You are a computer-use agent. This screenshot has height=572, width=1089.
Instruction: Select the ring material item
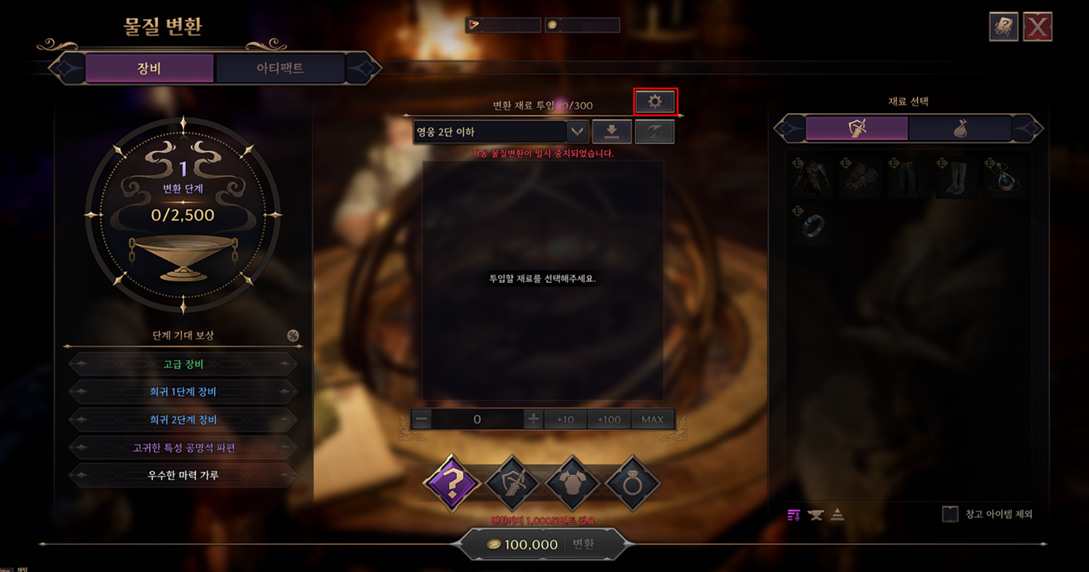pos(812,224)
